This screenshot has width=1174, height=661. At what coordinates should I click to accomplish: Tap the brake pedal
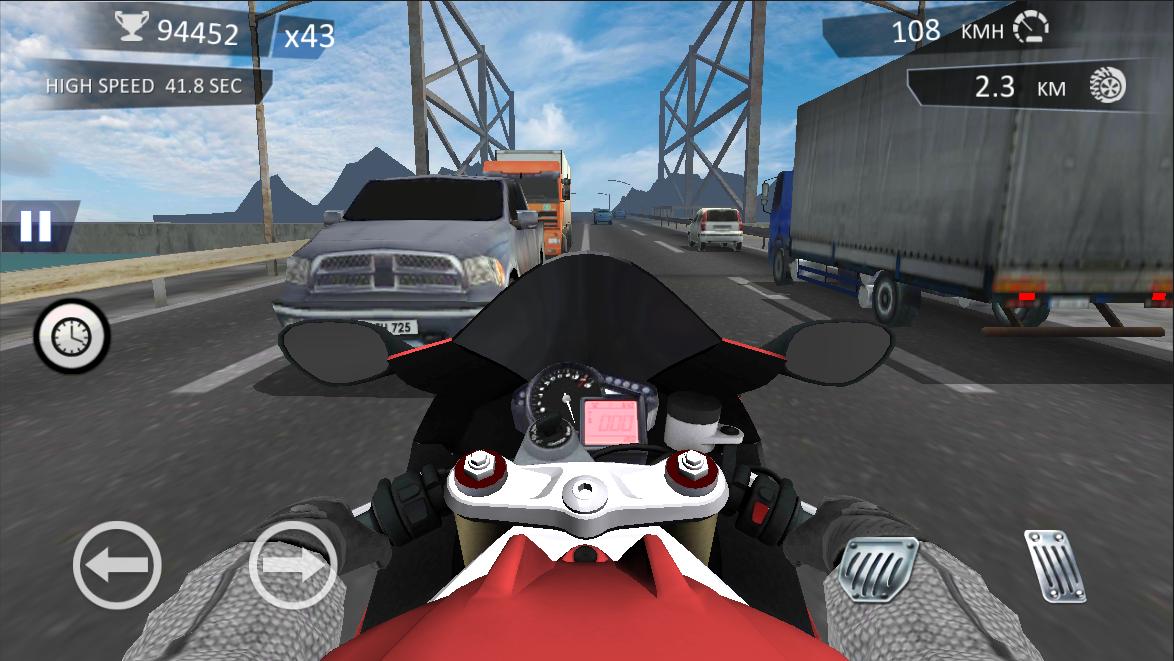pos(878,567)
